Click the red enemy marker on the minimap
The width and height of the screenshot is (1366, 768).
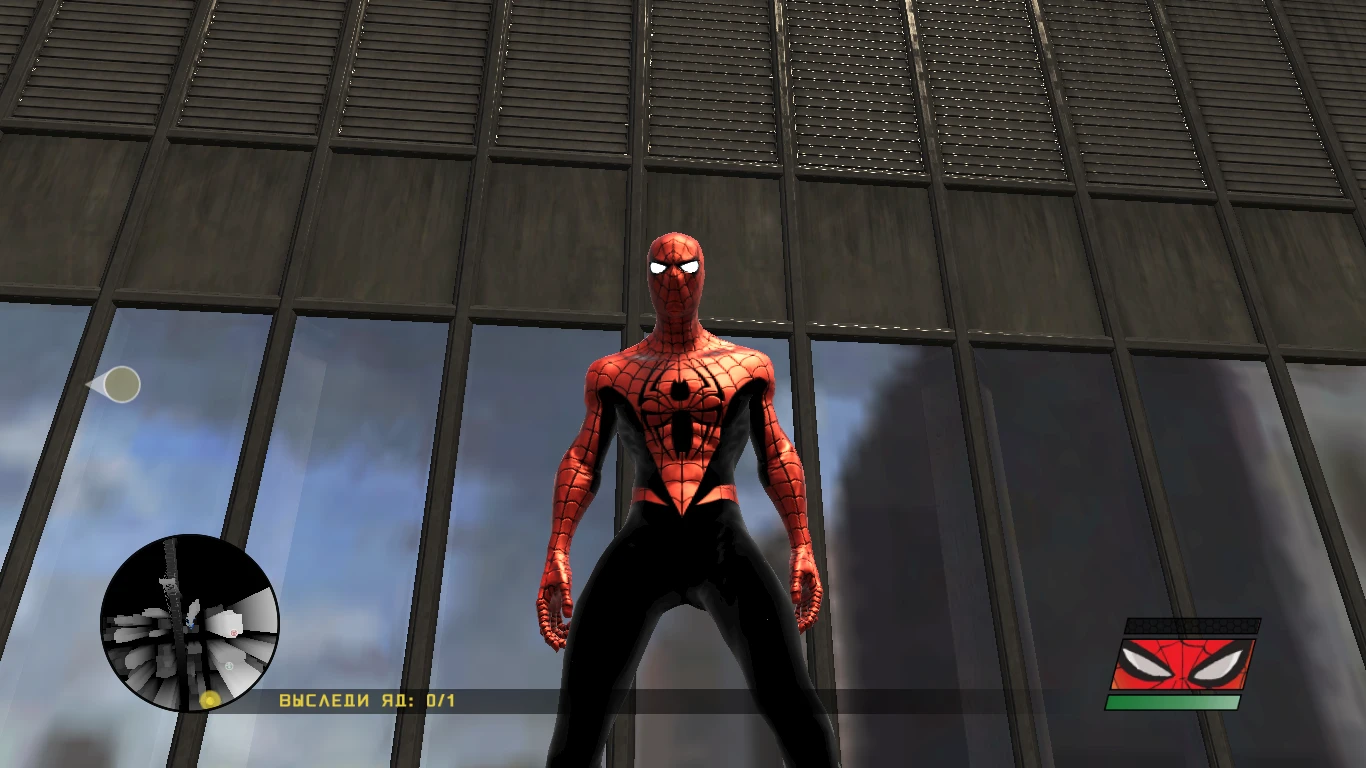(x=233, y=632)
